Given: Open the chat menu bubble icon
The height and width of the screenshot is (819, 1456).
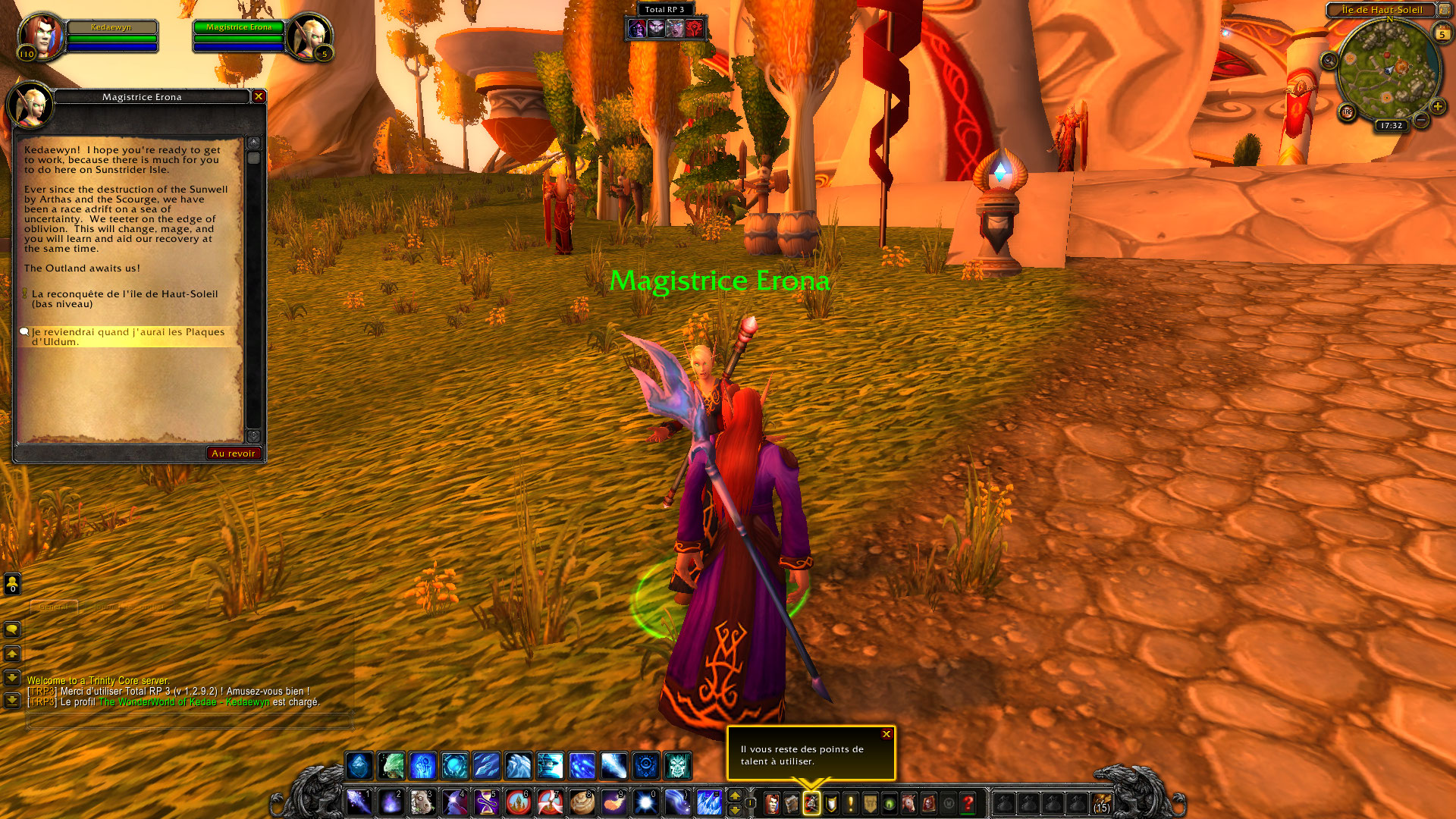Looking at the screenshot, I should pyautogui.click(x=12, y=629).
